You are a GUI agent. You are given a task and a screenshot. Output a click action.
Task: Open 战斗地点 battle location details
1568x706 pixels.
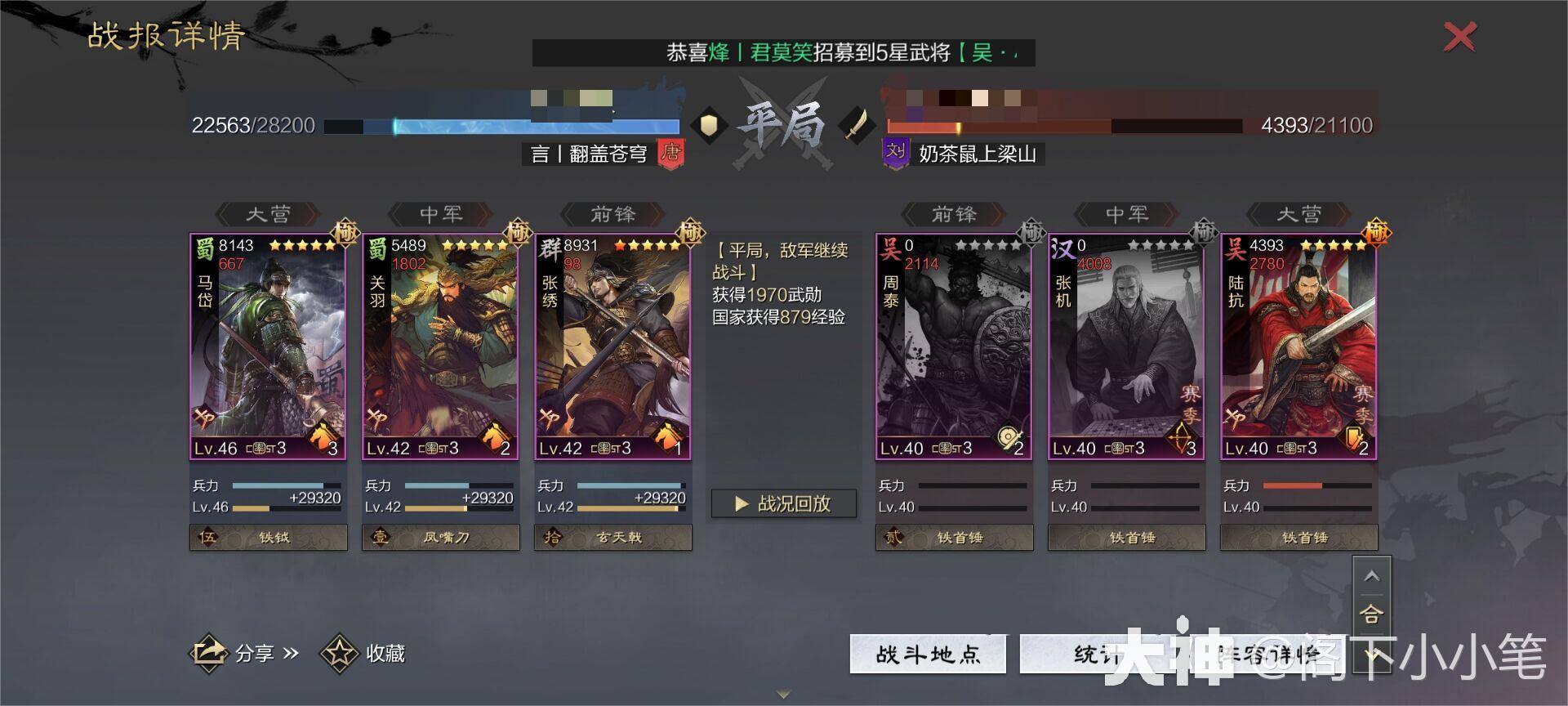(x=927, y=654)
